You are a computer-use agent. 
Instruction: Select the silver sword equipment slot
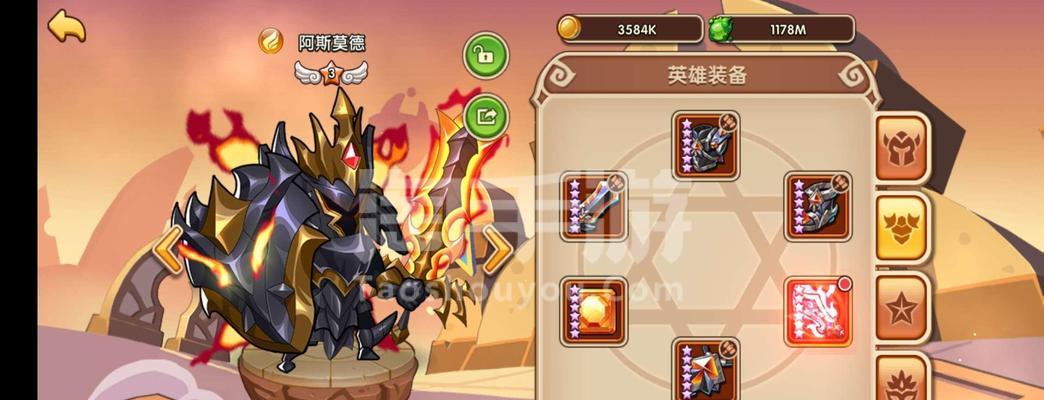click(x=594, y=207)
